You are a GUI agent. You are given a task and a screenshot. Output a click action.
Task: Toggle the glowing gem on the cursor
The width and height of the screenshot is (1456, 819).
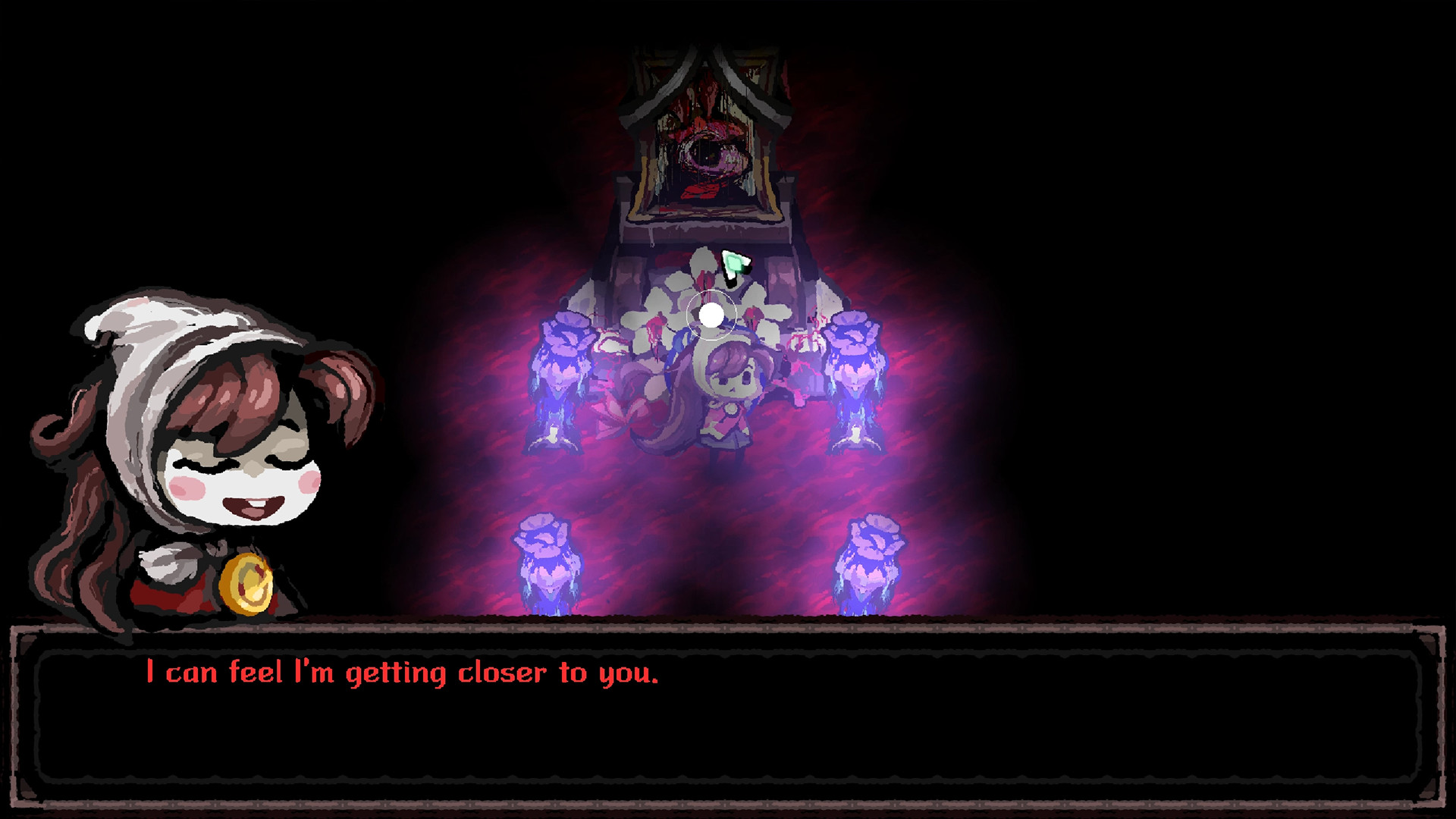734,265
